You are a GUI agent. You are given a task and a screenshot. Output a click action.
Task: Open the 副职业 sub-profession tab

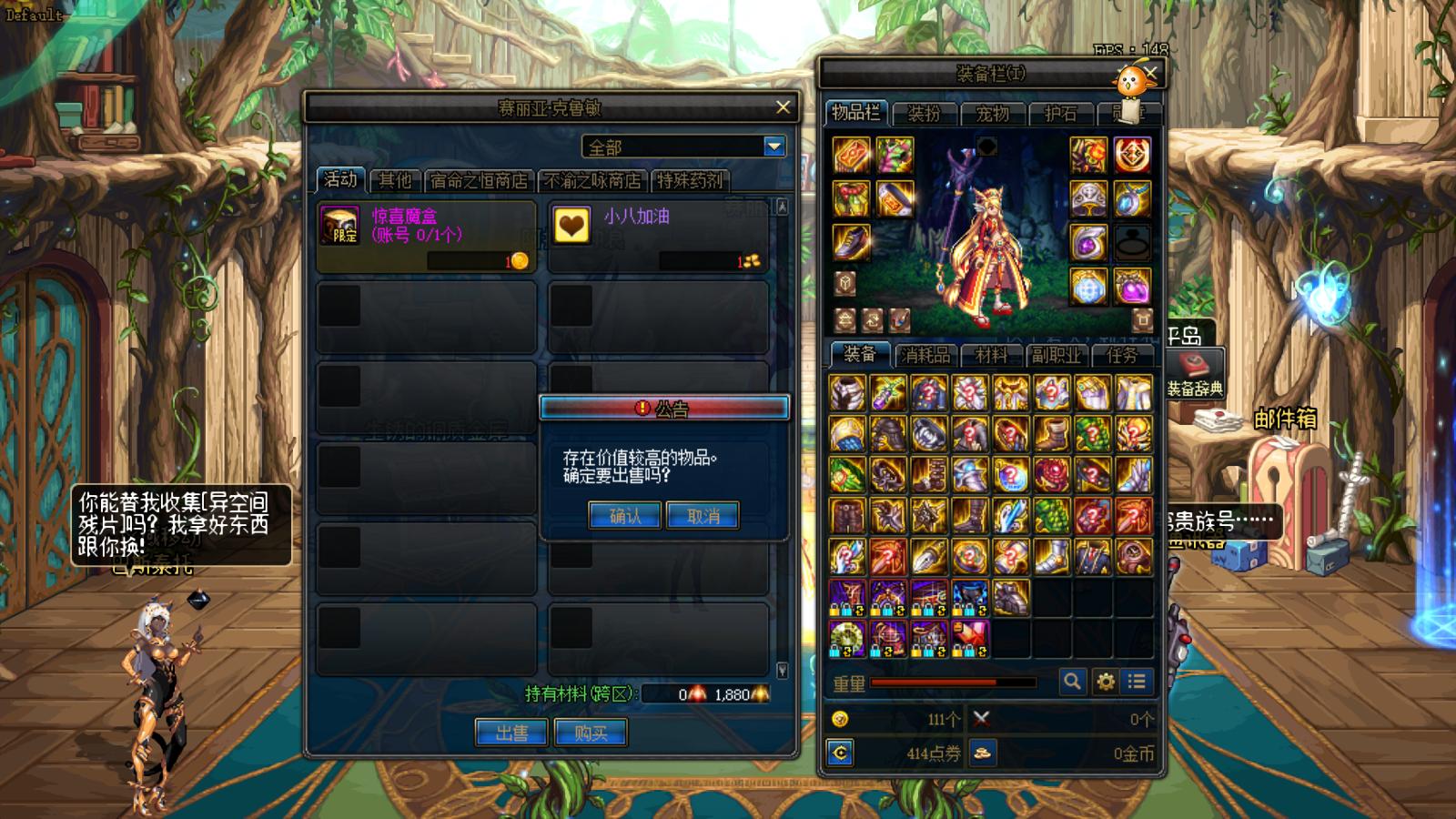tap(1056, 355)
